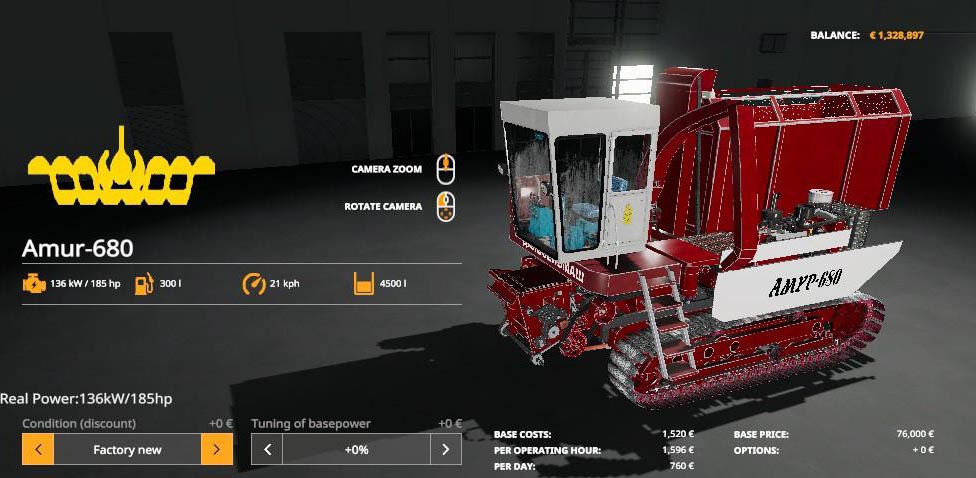Click the +0% basepower tuning field

pos(356,450)
